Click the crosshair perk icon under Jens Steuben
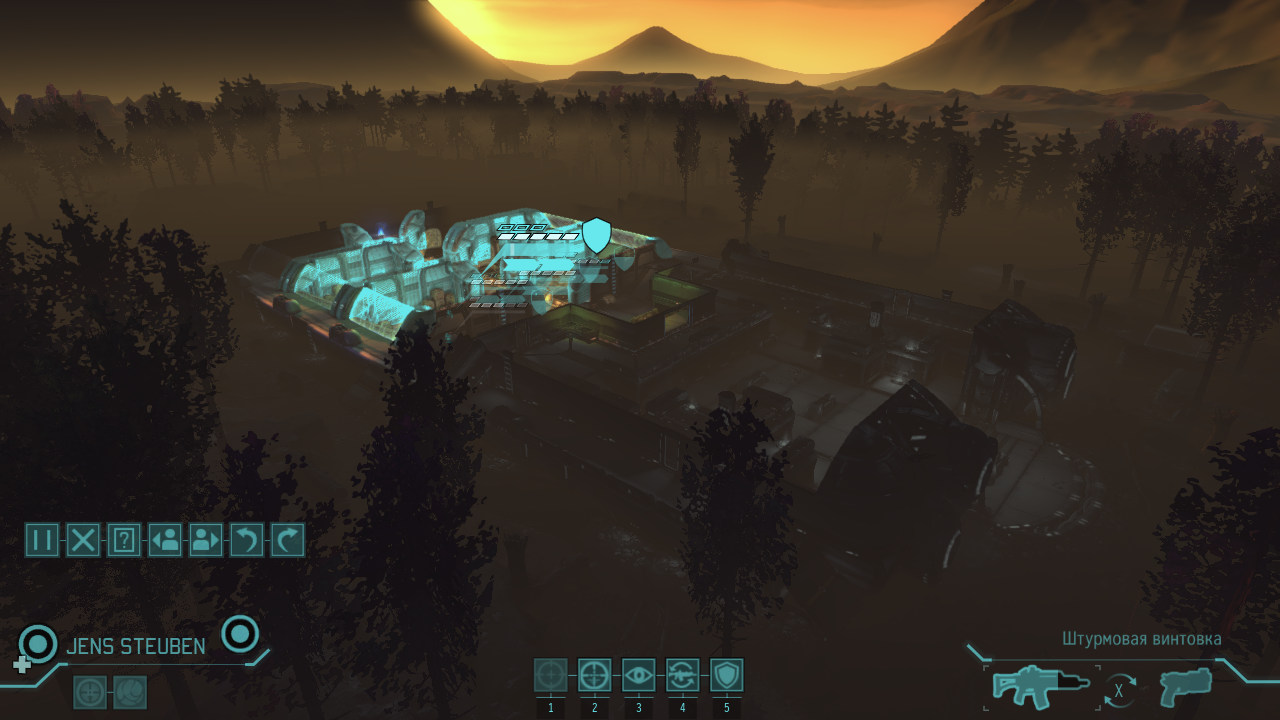1280x720 pixels. (x=90, y=692)
